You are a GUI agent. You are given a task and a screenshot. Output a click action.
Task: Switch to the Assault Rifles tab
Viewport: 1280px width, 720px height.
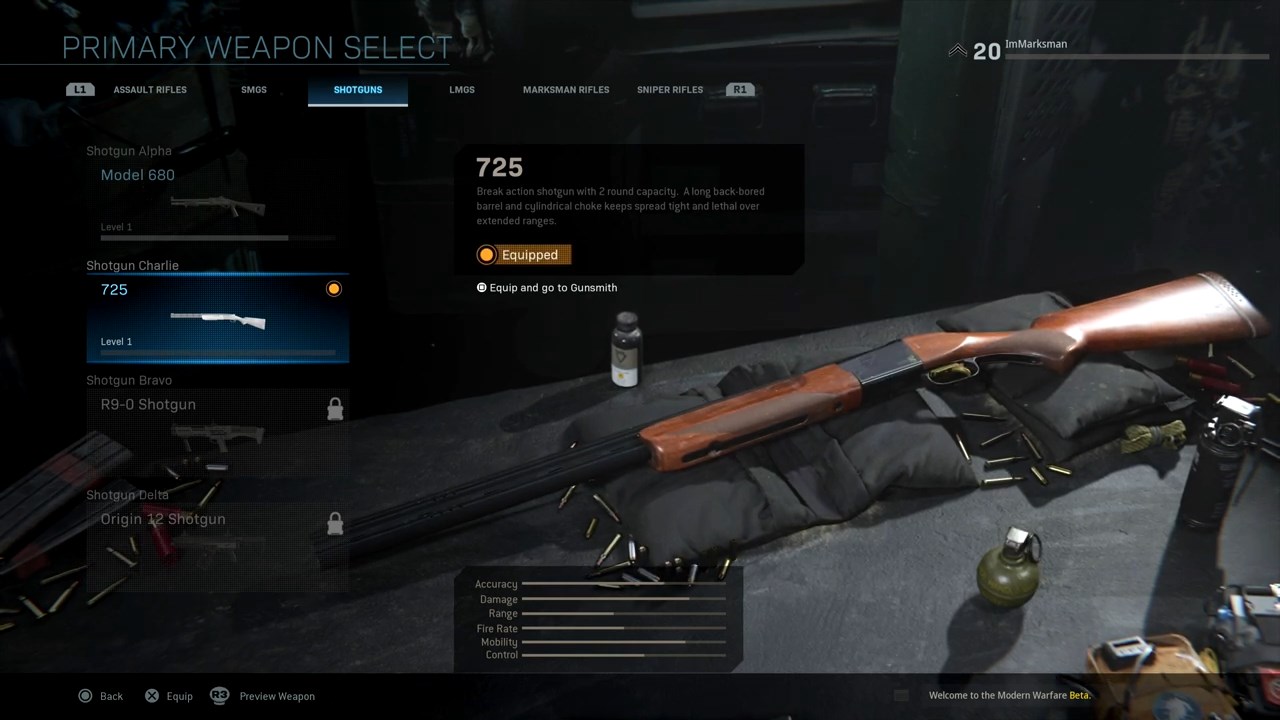[x=150, y=90]
